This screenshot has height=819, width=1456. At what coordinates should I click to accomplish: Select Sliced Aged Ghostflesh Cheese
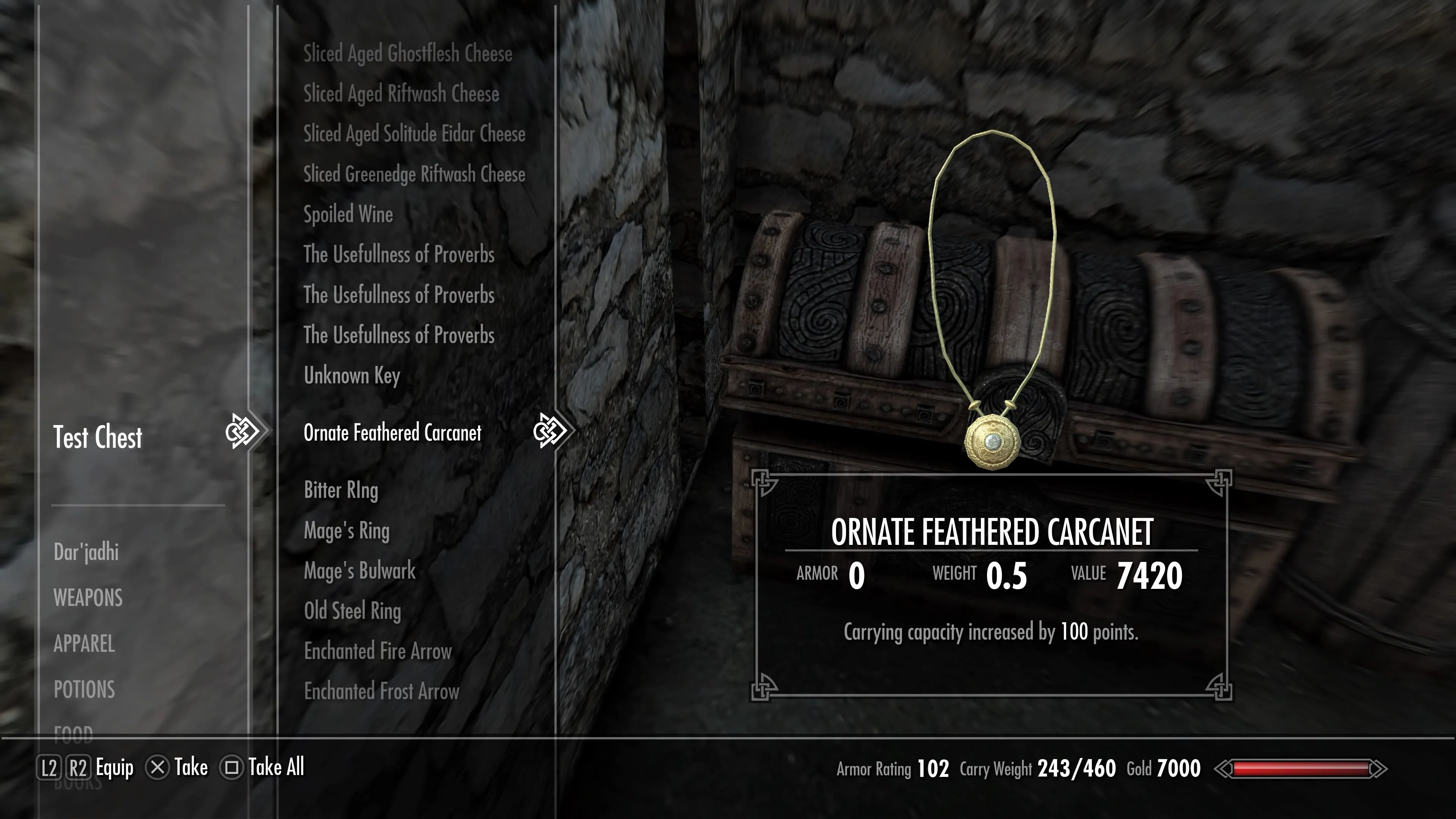pyautogui.click(x=408, y=54)
